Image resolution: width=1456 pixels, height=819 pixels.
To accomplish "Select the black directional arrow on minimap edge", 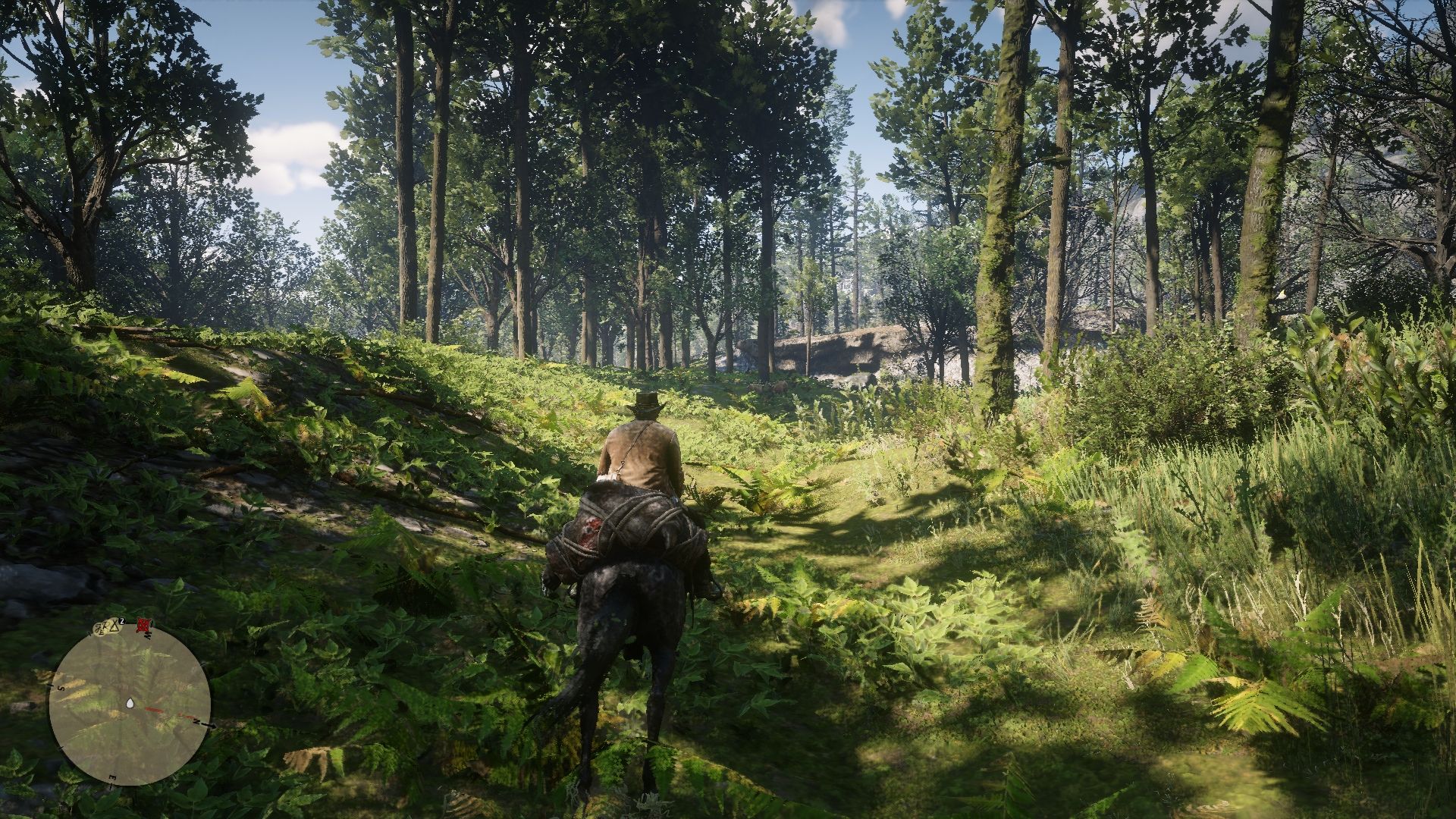I will (209, 726).
